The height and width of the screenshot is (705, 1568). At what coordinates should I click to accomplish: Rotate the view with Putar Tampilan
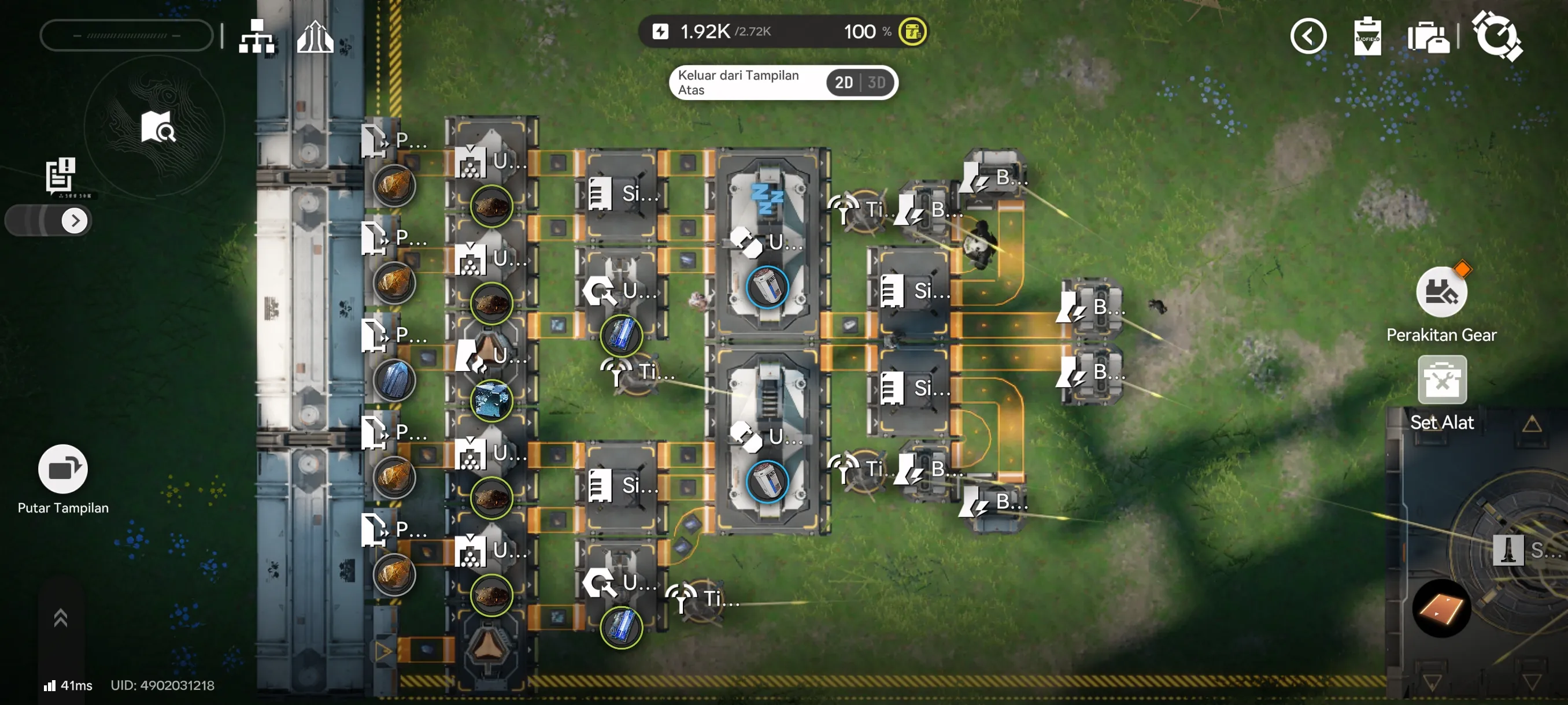(62, 469)
